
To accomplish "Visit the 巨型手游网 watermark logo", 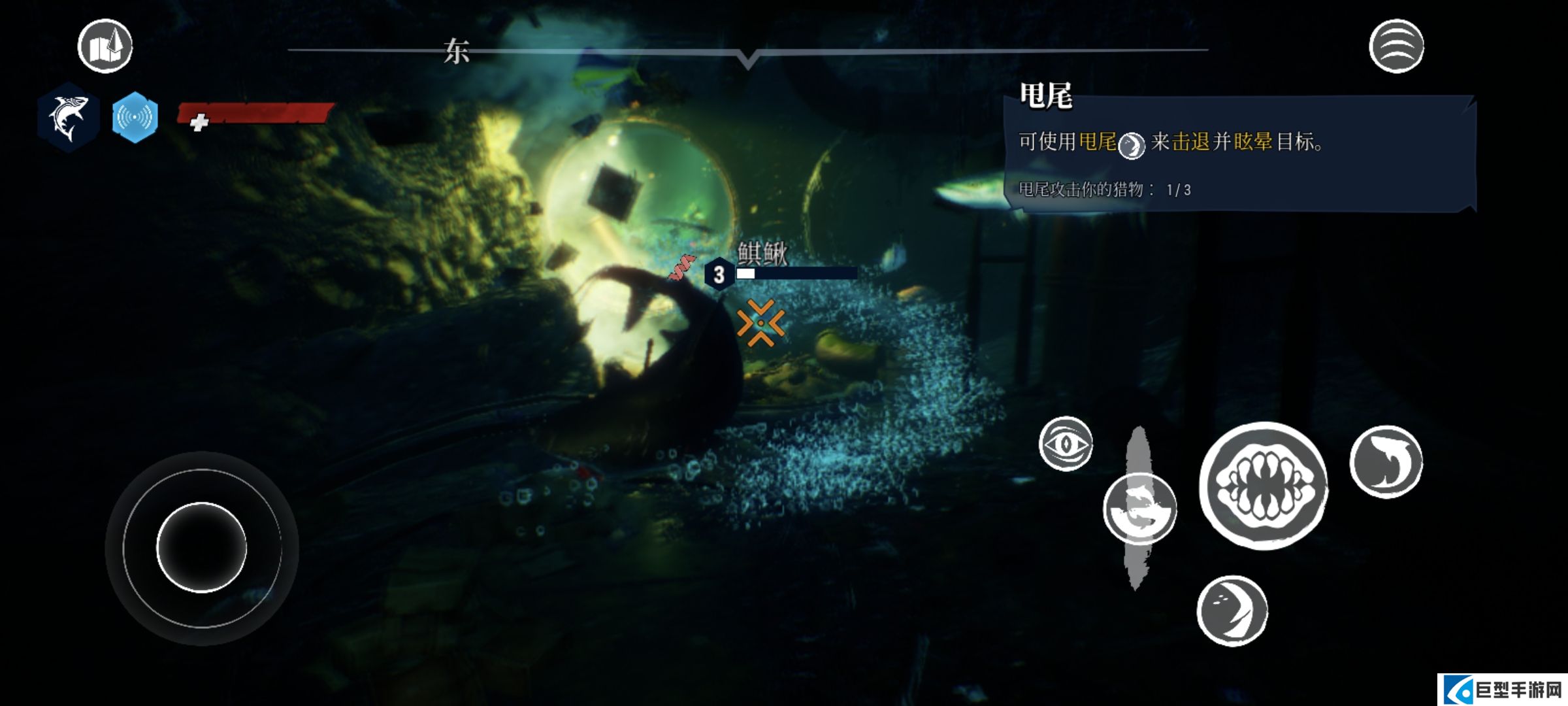I will [1503, 690].
